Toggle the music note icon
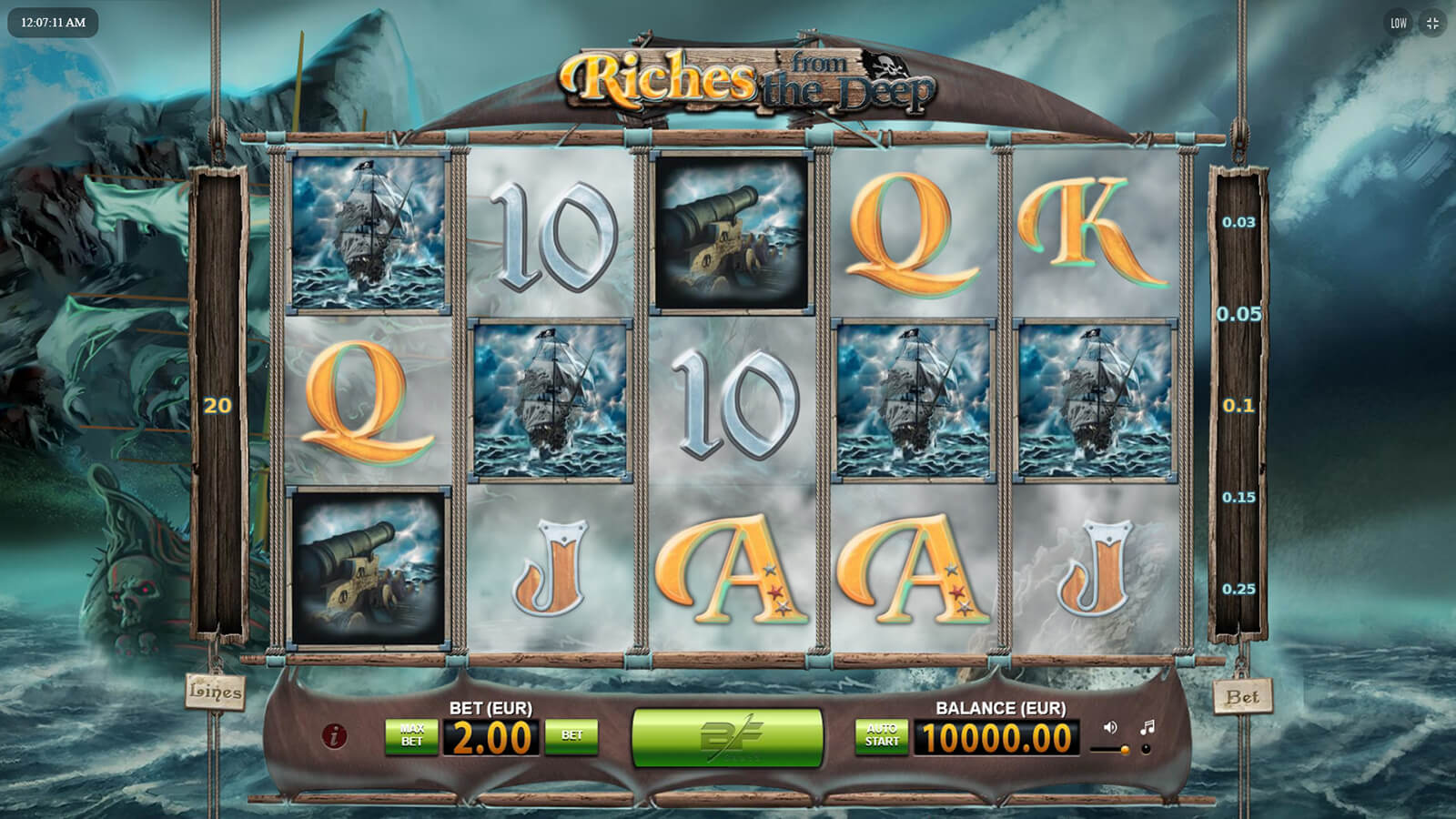 (1148, 727)
